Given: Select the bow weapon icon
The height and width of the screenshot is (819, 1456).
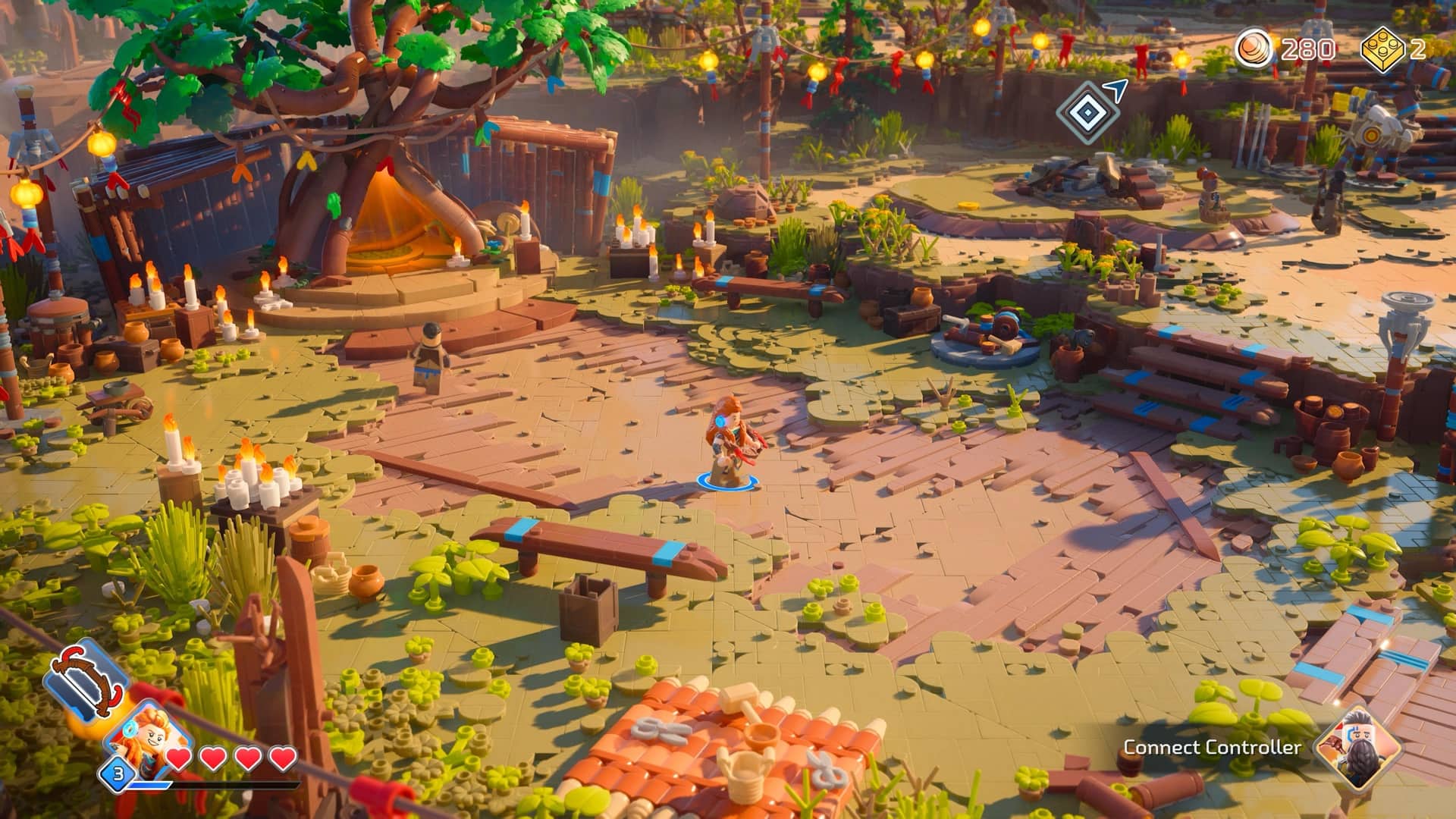Looking at the screenshot, I should (x=83, y=682).
